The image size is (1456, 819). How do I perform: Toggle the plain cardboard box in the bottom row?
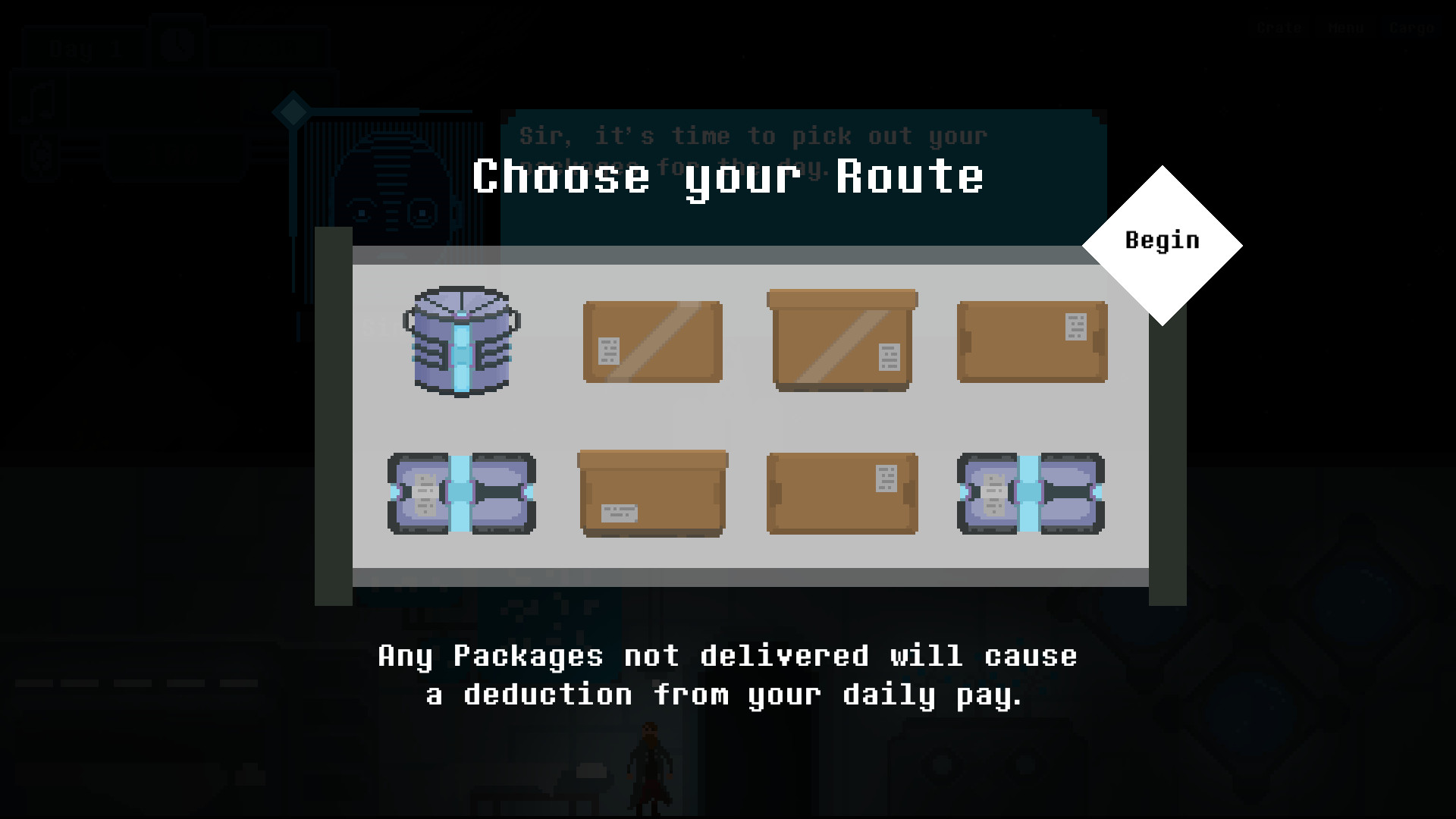coord(652,493)
